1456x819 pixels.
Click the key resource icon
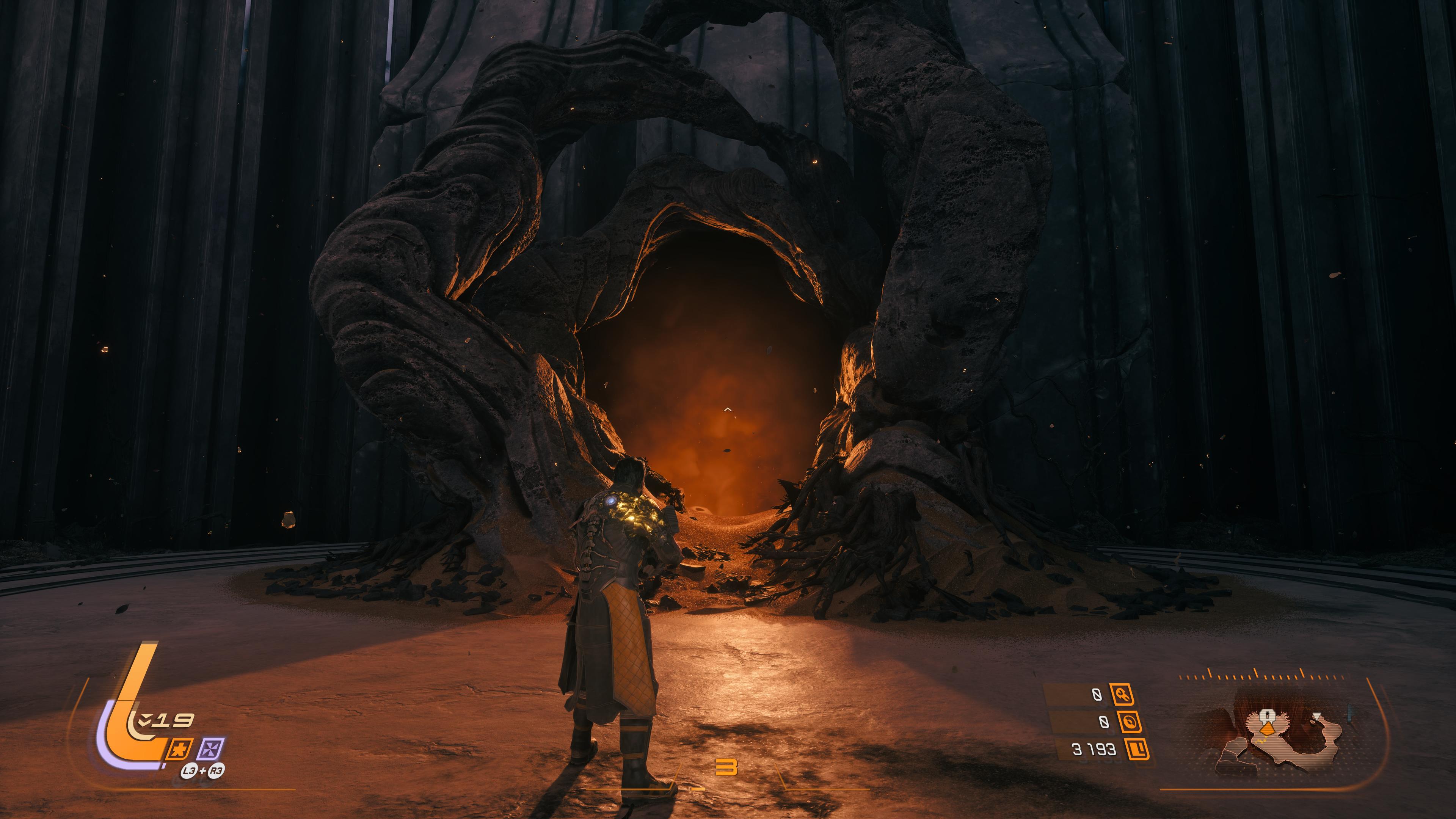(x=1122, y=694)
